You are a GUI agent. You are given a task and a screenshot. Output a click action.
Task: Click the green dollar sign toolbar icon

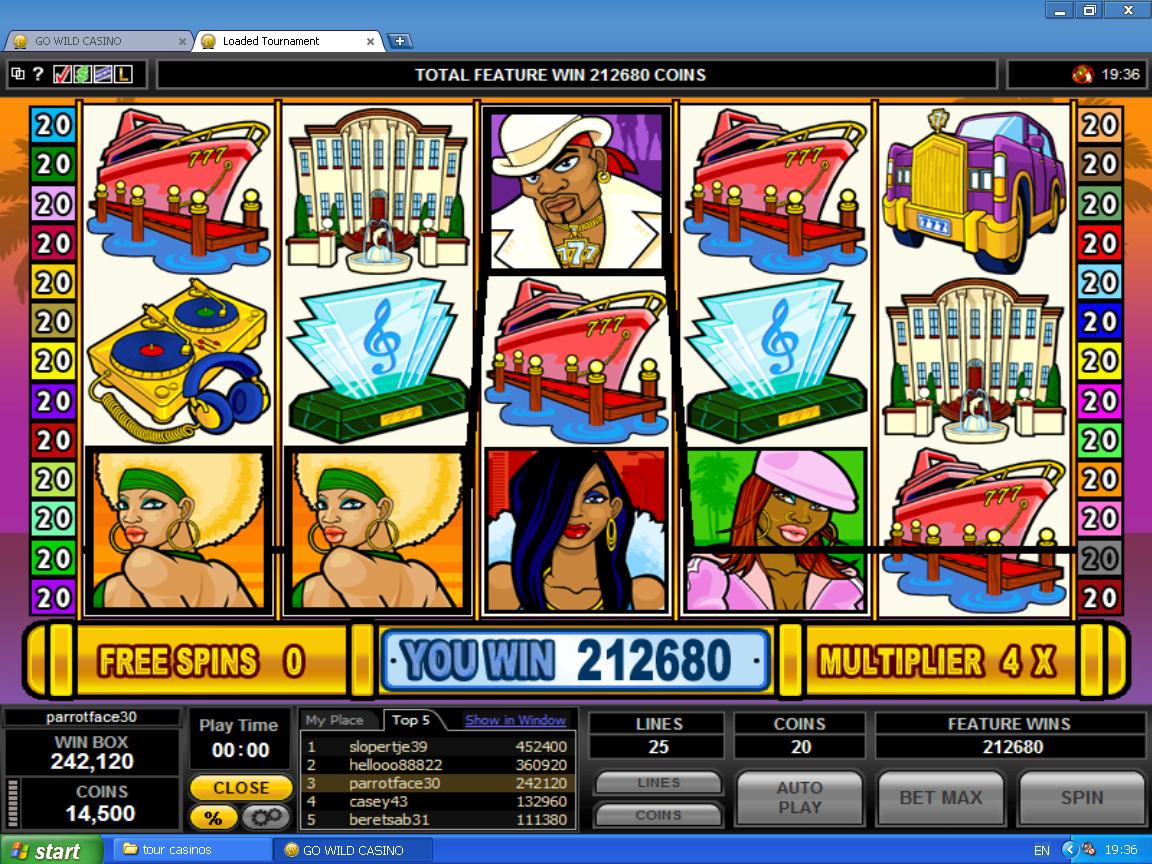coord(82,74)
